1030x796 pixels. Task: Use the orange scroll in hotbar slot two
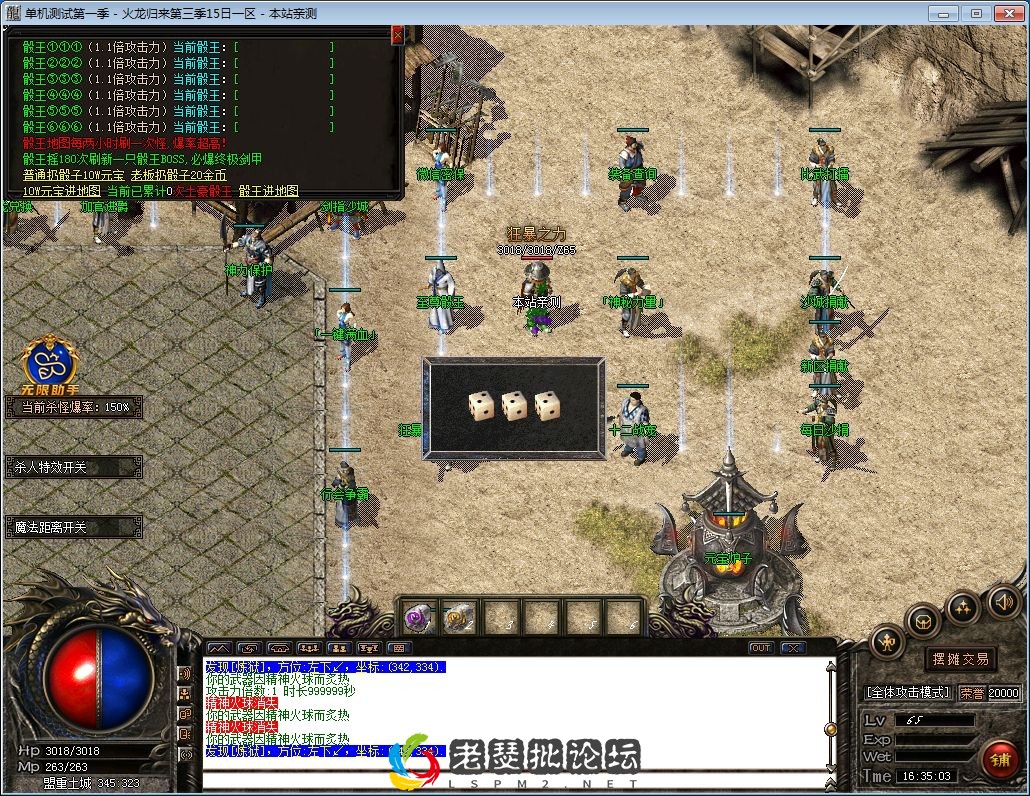459,617
